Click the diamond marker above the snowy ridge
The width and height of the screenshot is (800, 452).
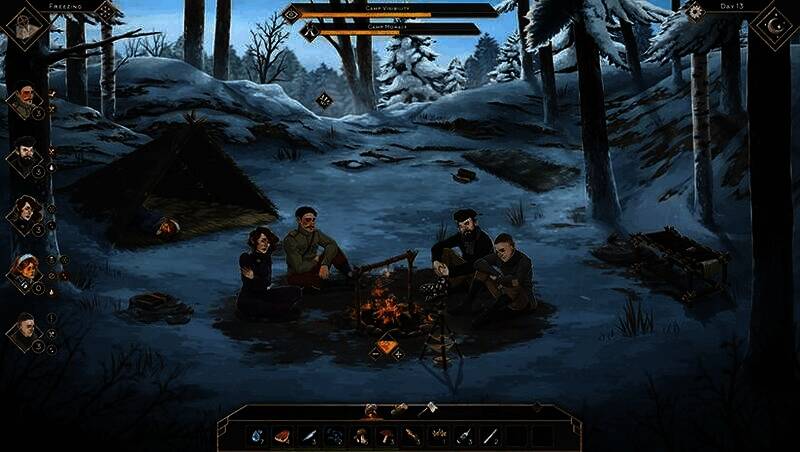[324, 99]
